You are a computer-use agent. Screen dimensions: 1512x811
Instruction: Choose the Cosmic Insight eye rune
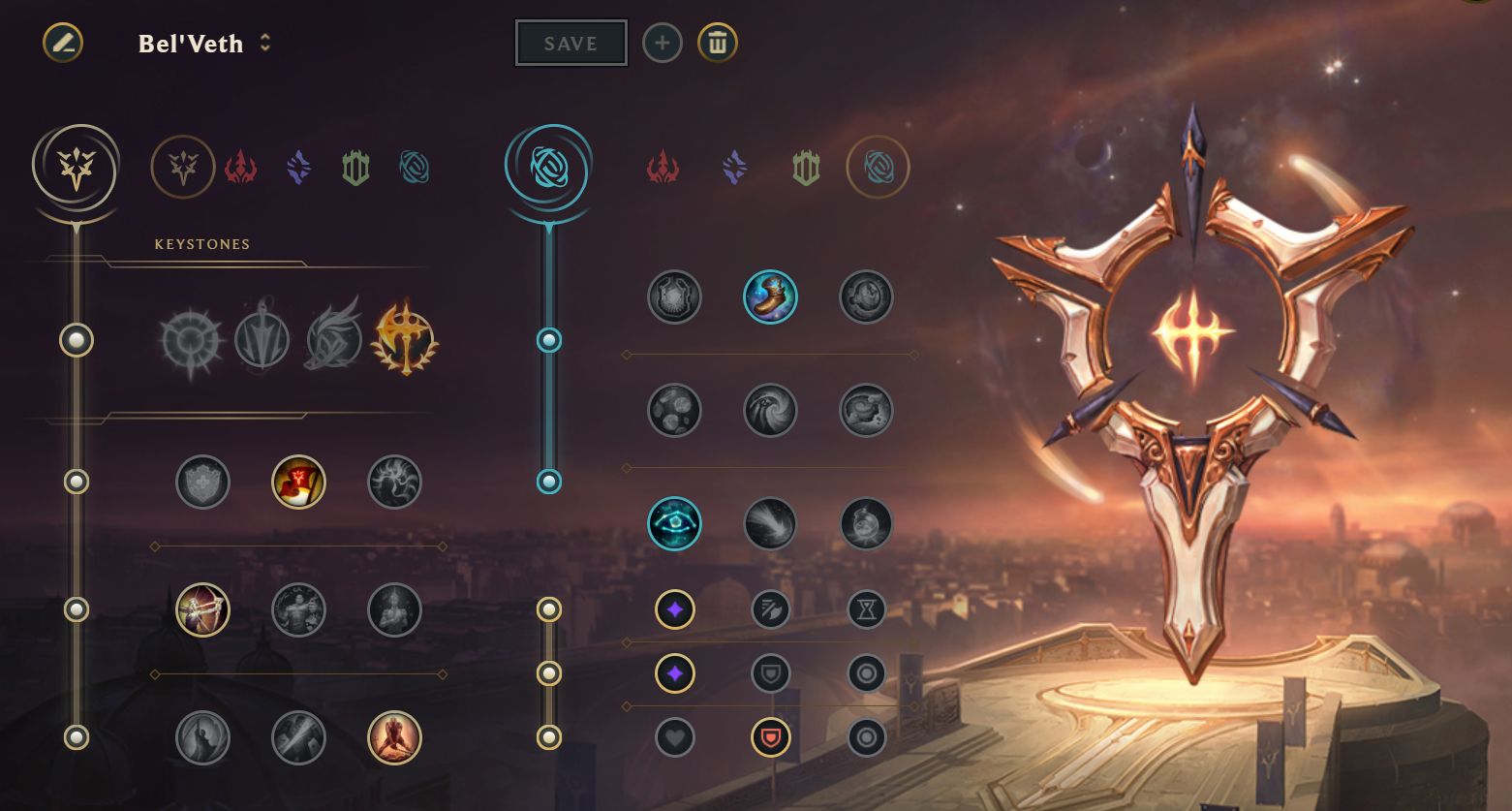pos(674,524)
